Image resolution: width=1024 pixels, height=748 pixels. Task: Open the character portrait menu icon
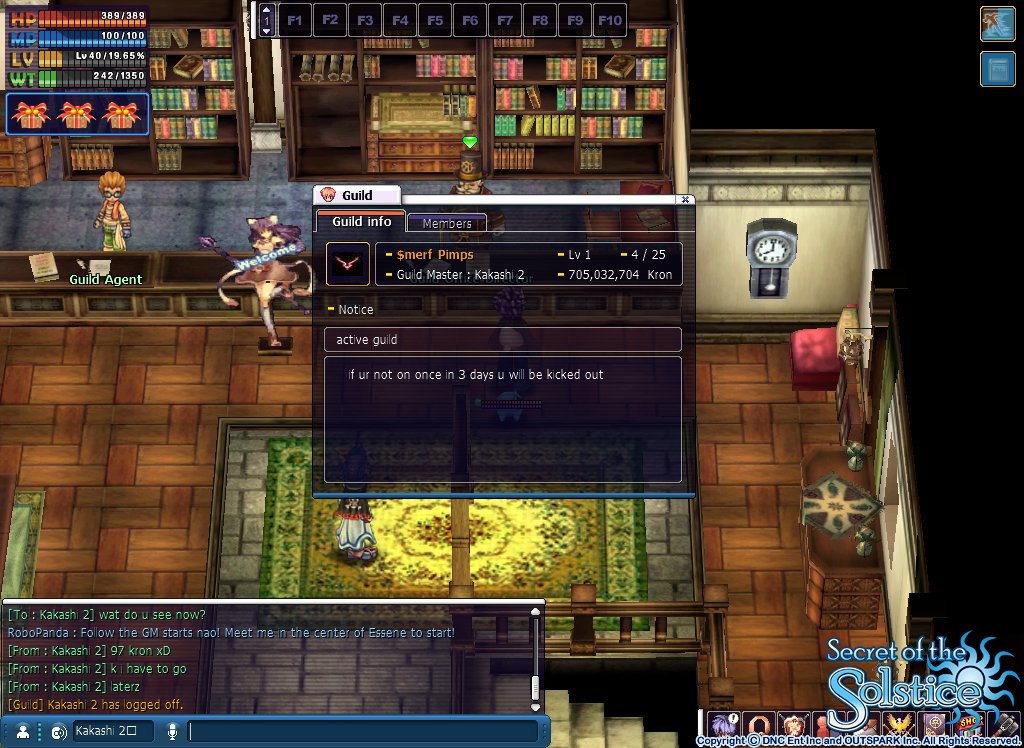click(x=720, y=724)
